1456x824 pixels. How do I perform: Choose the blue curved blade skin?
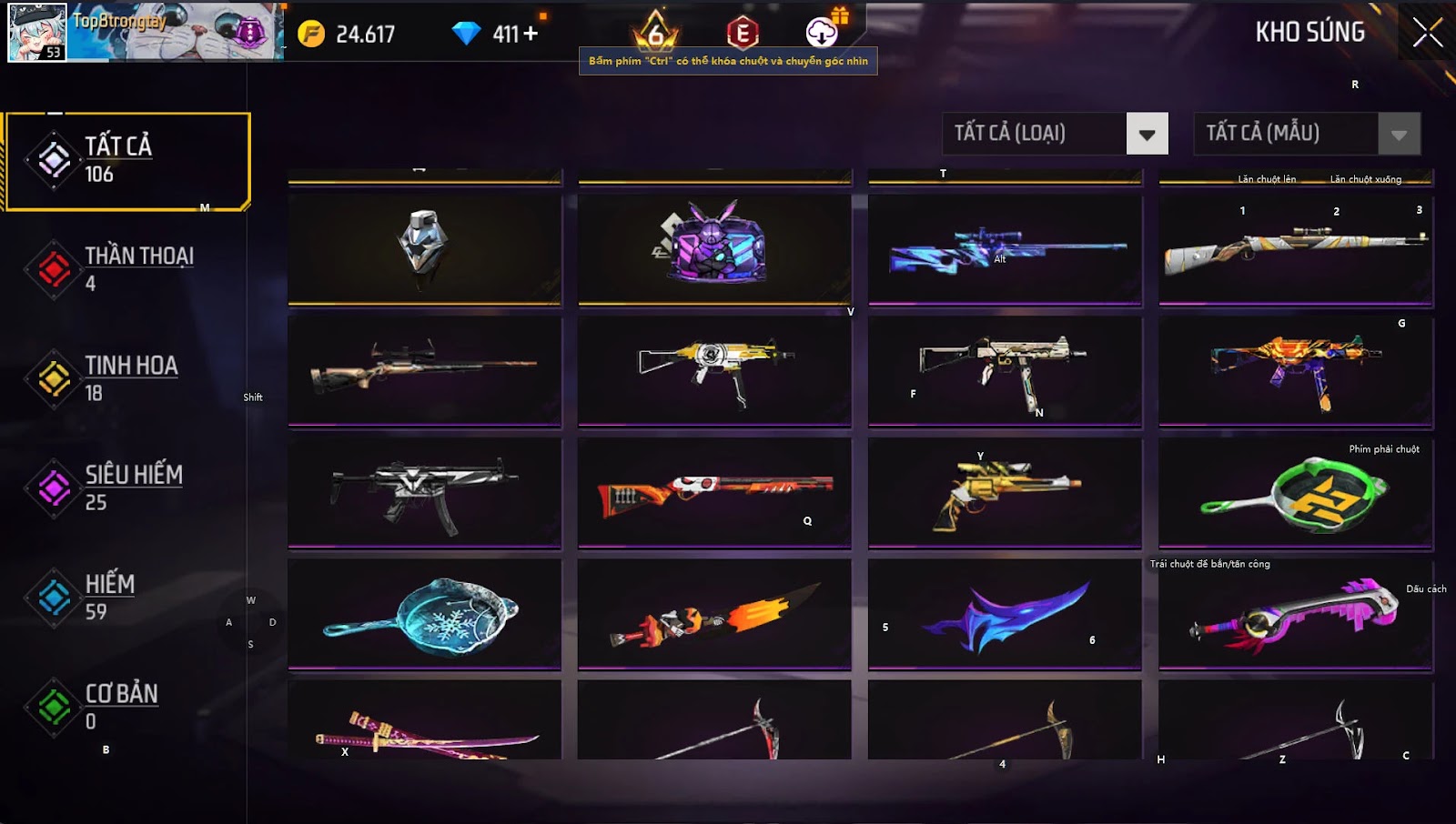[x=1005, y=615]
